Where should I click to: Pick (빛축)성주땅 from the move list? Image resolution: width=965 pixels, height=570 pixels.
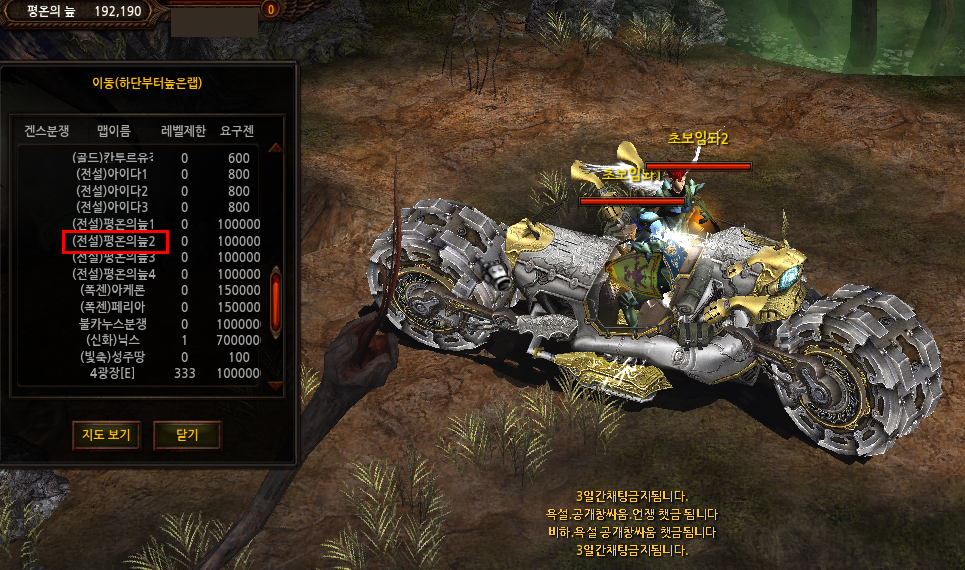pos(114,357)
